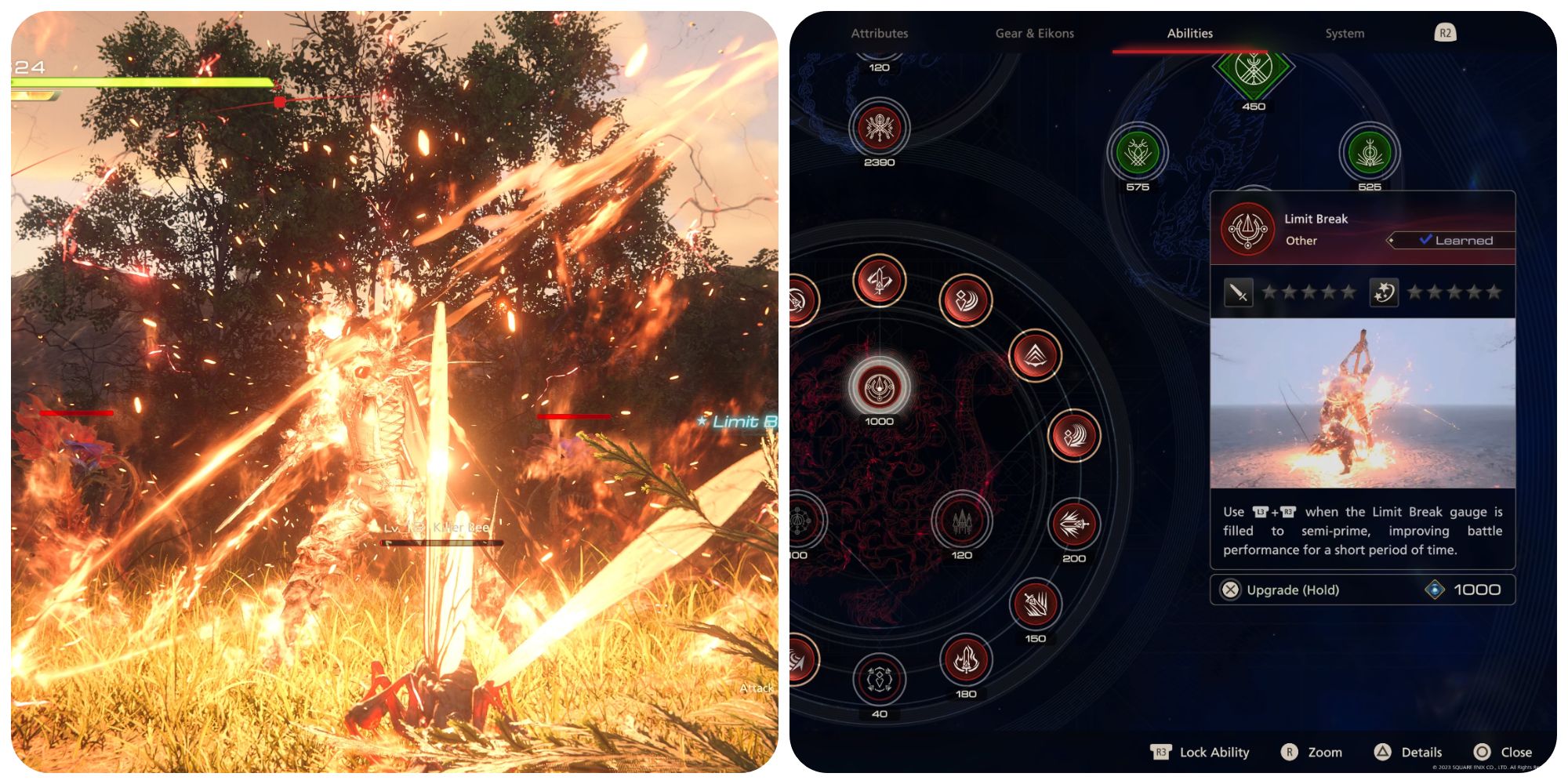Image resolution: width=1568 pixels, height=784 pixels.
Task: Open the Attributes tab
Action: 880,34
